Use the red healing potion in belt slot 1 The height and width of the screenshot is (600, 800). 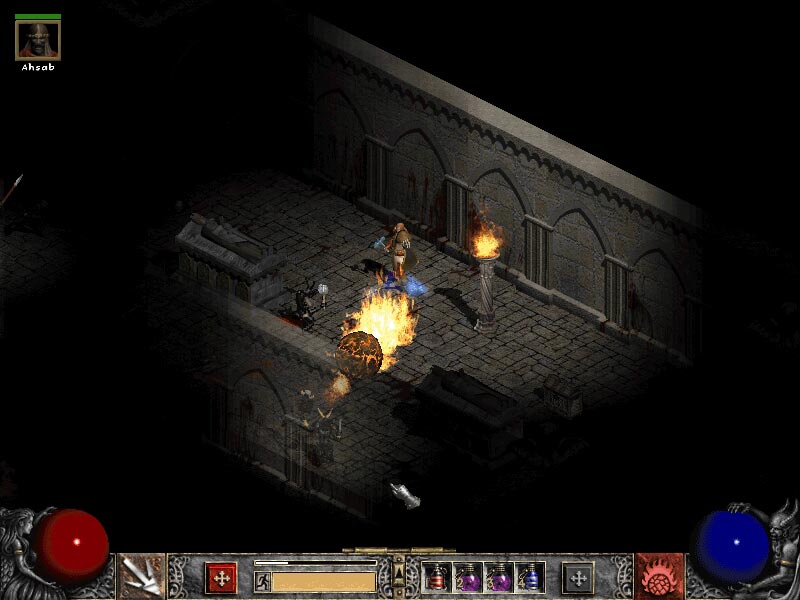pyautogui.click(x=436, y=577)
